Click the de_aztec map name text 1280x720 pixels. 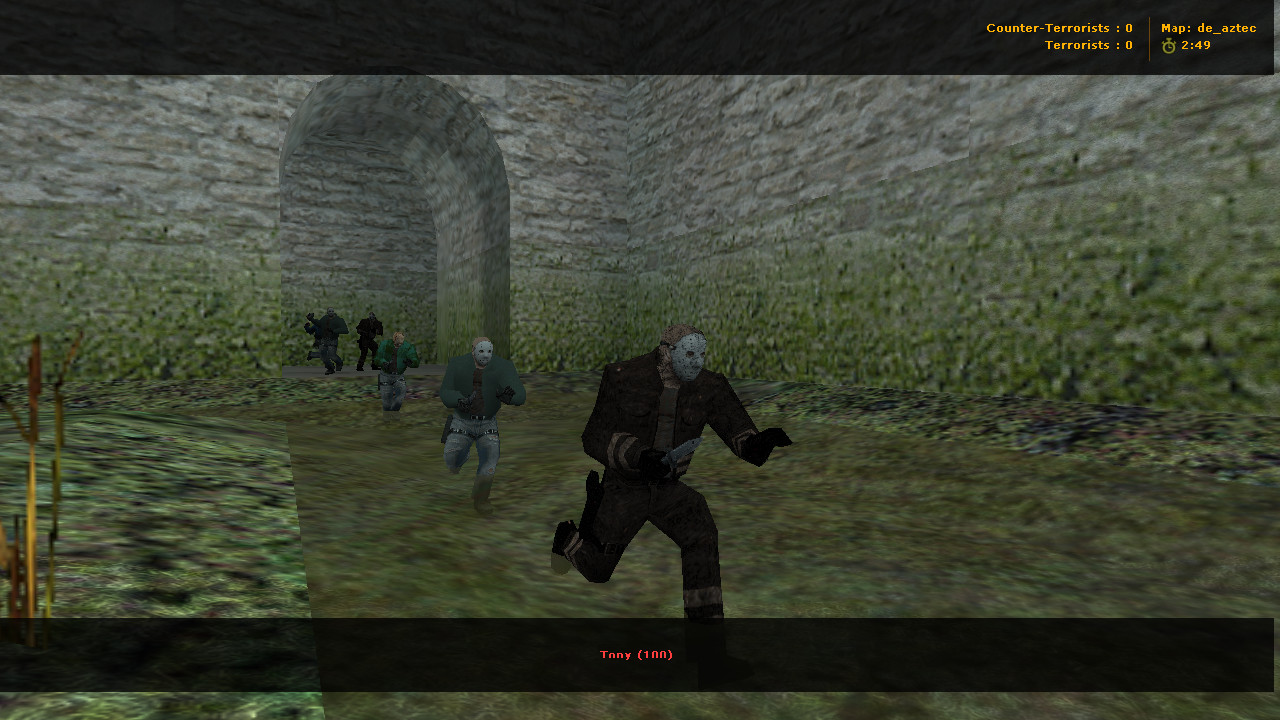click(1222, 27)
